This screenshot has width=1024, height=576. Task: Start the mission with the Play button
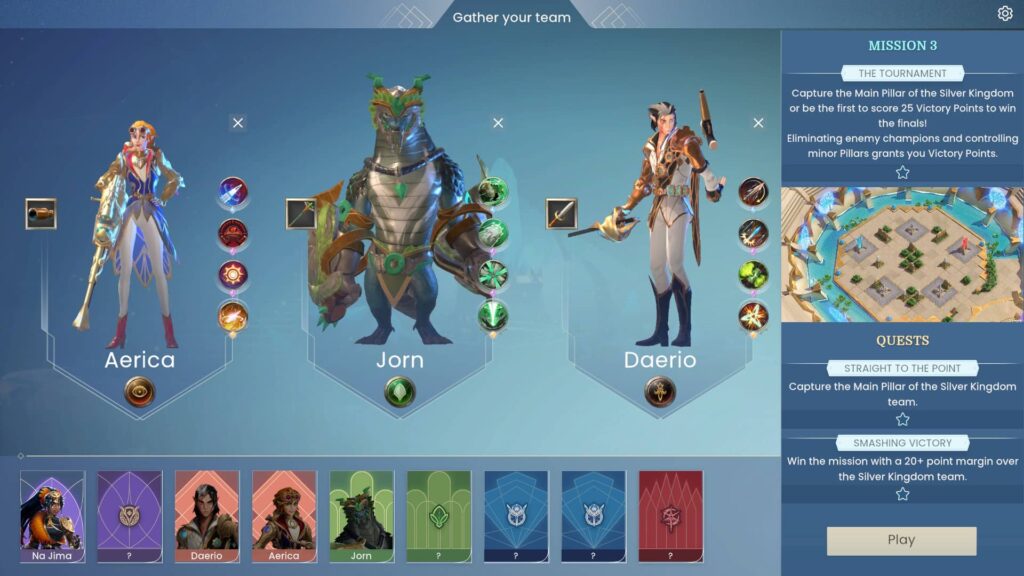click(x=901, y=540)
